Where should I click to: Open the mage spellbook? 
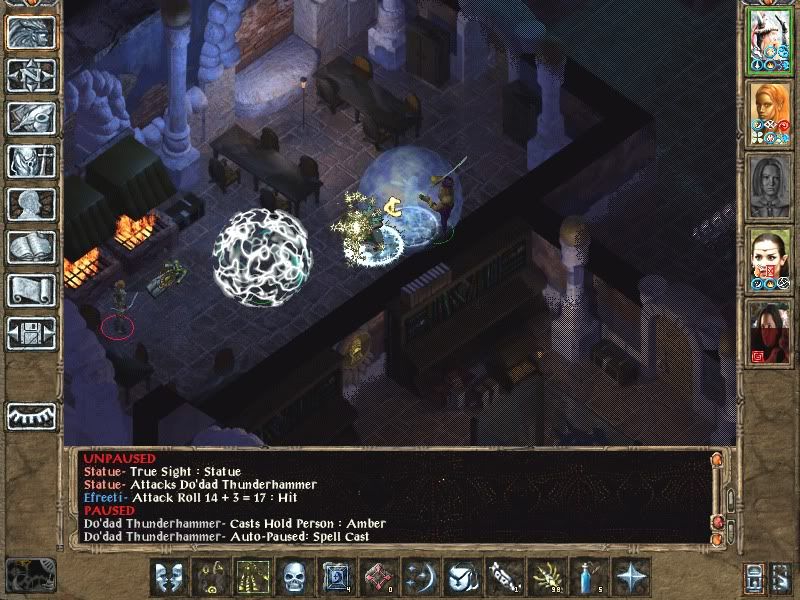tap(31, 247)
